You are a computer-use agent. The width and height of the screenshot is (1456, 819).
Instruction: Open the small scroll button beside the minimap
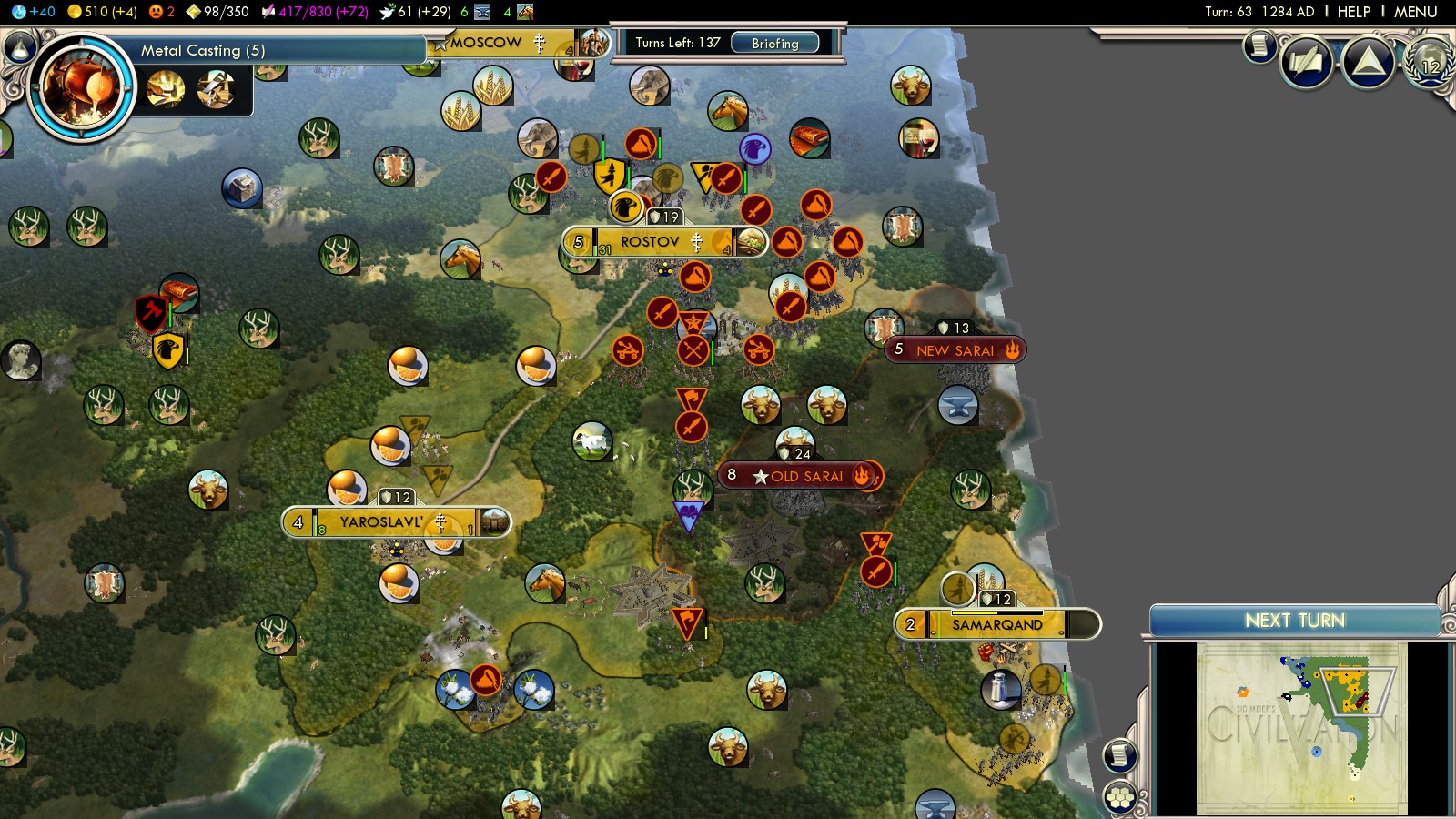point(1119,755)
